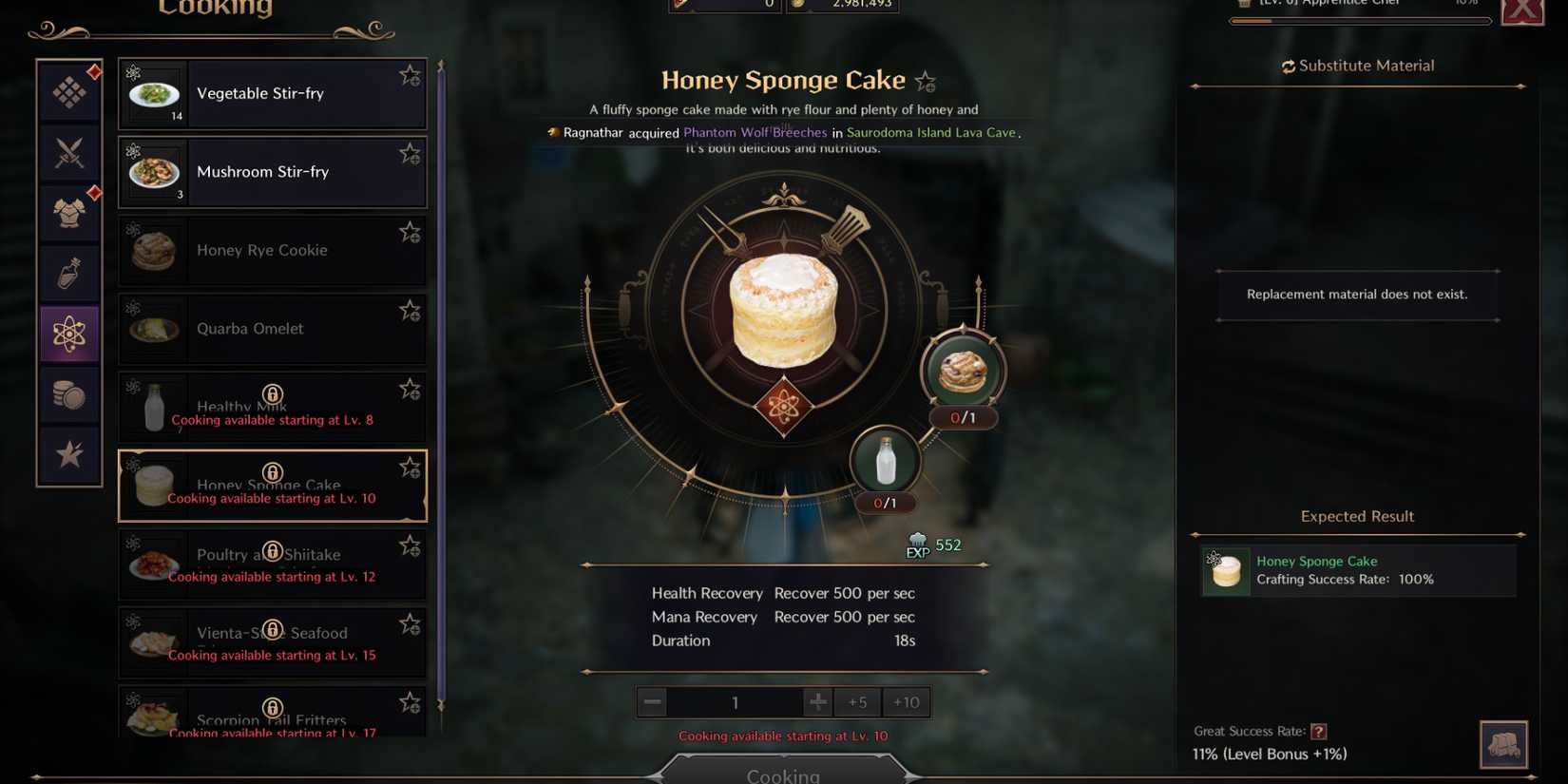
Task: Select the crossed swords weapon crafting category
Action: (68, 152)
